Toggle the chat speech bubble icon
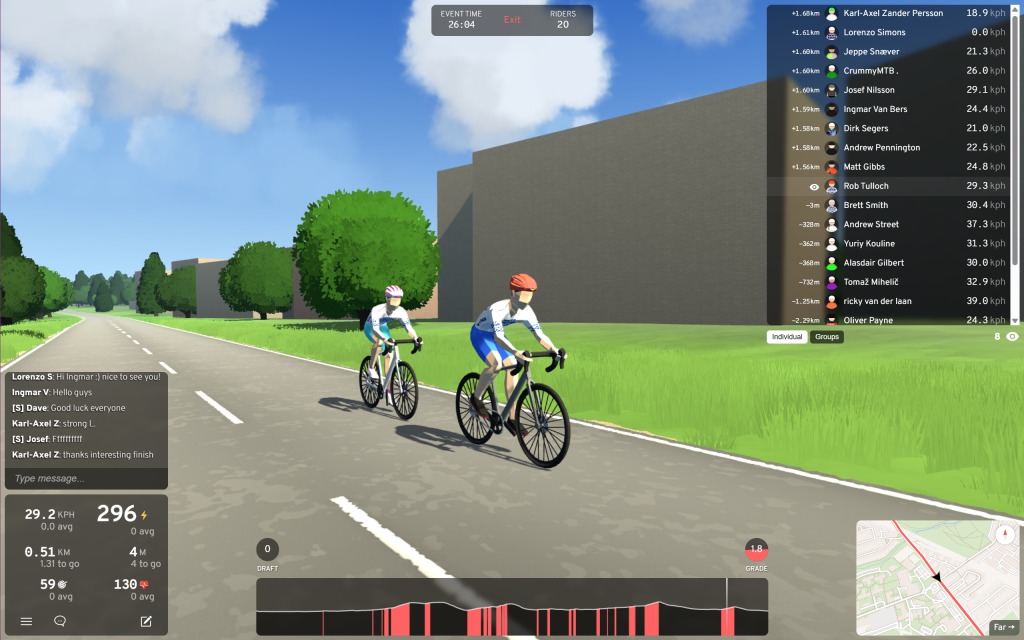 pos(60,621)
